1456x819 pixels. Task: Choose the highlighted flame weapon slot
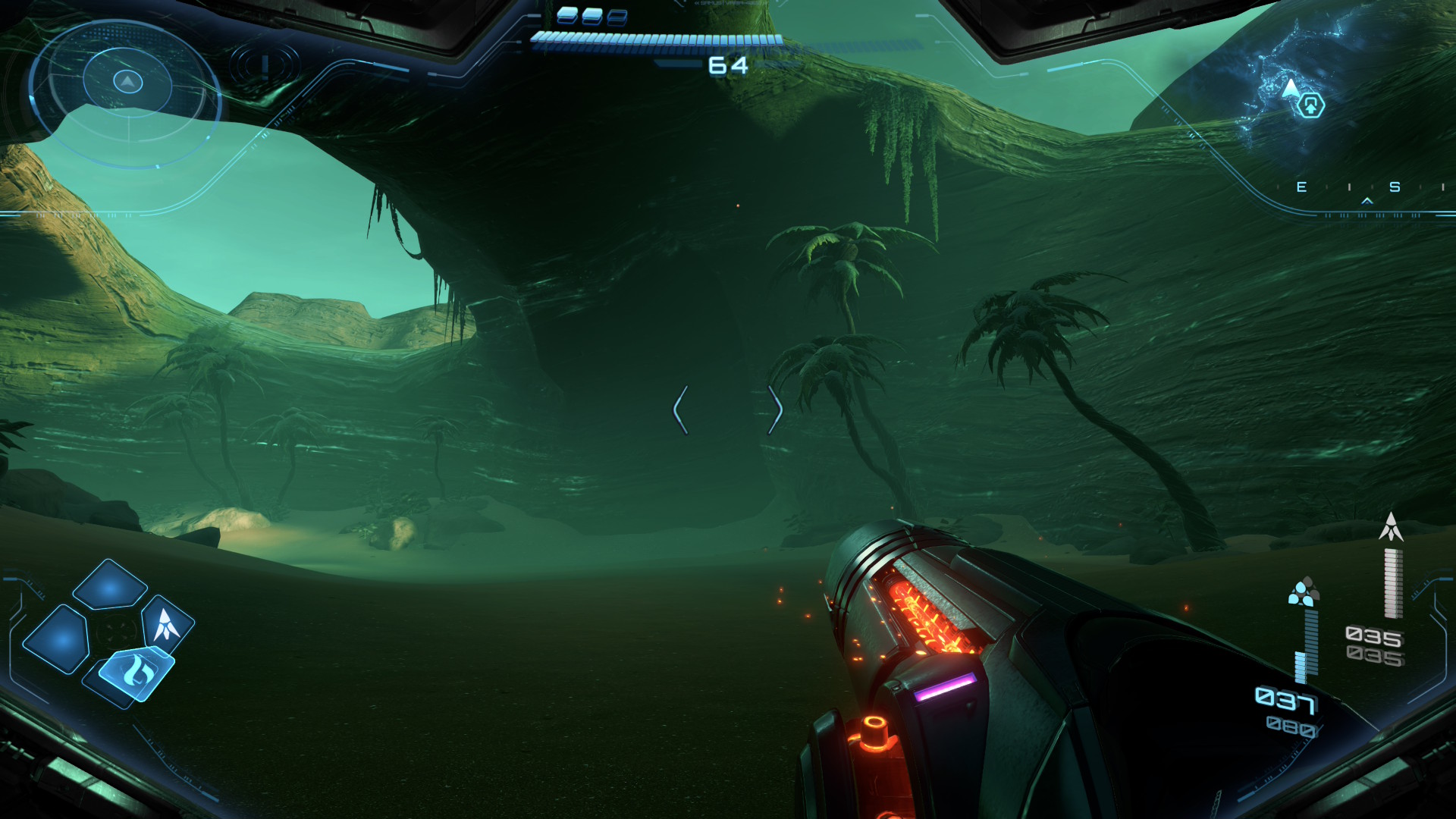point(137,672)
